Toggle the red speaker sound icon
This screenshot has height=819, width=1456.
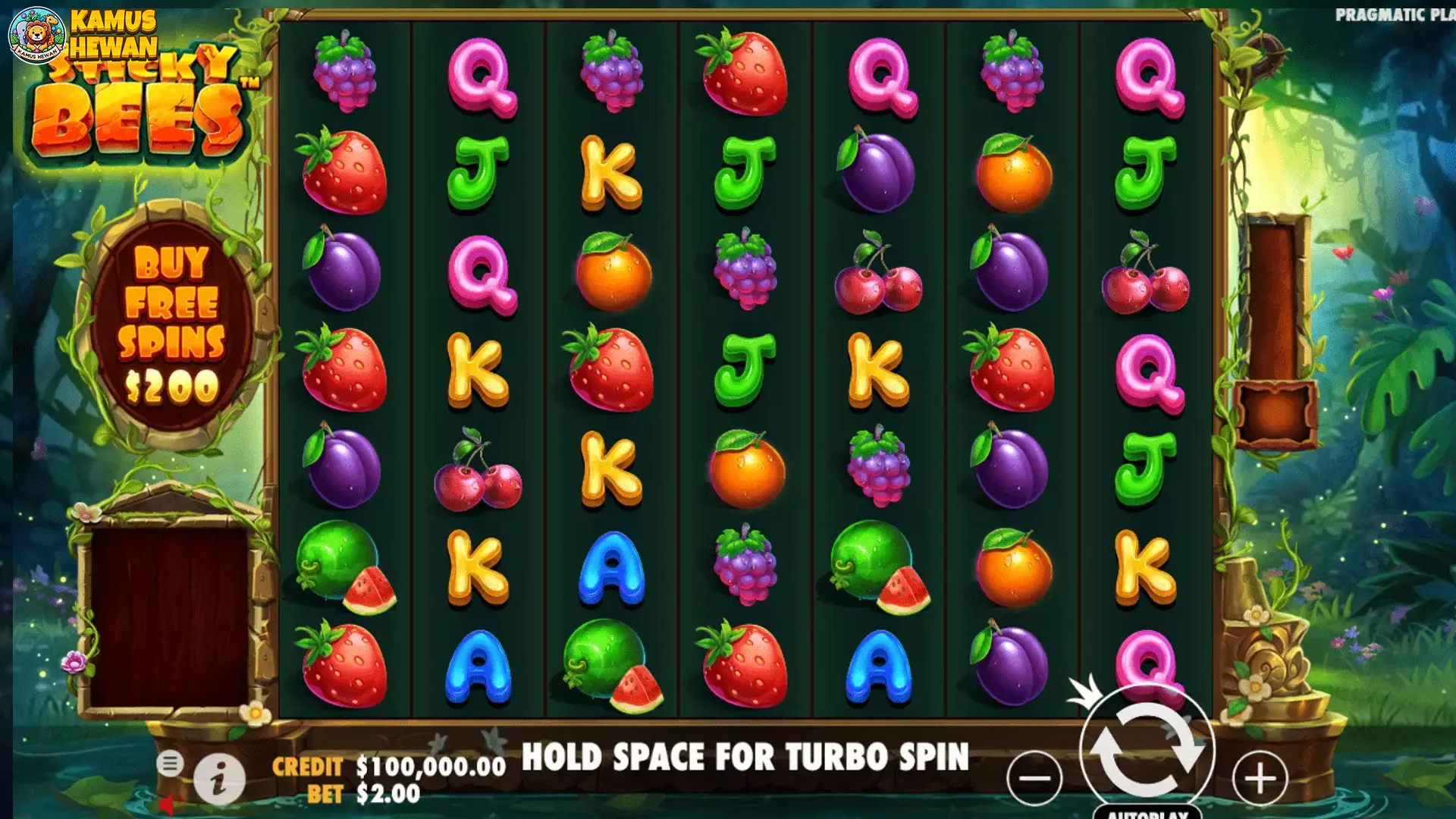click(x=168, y=805)
